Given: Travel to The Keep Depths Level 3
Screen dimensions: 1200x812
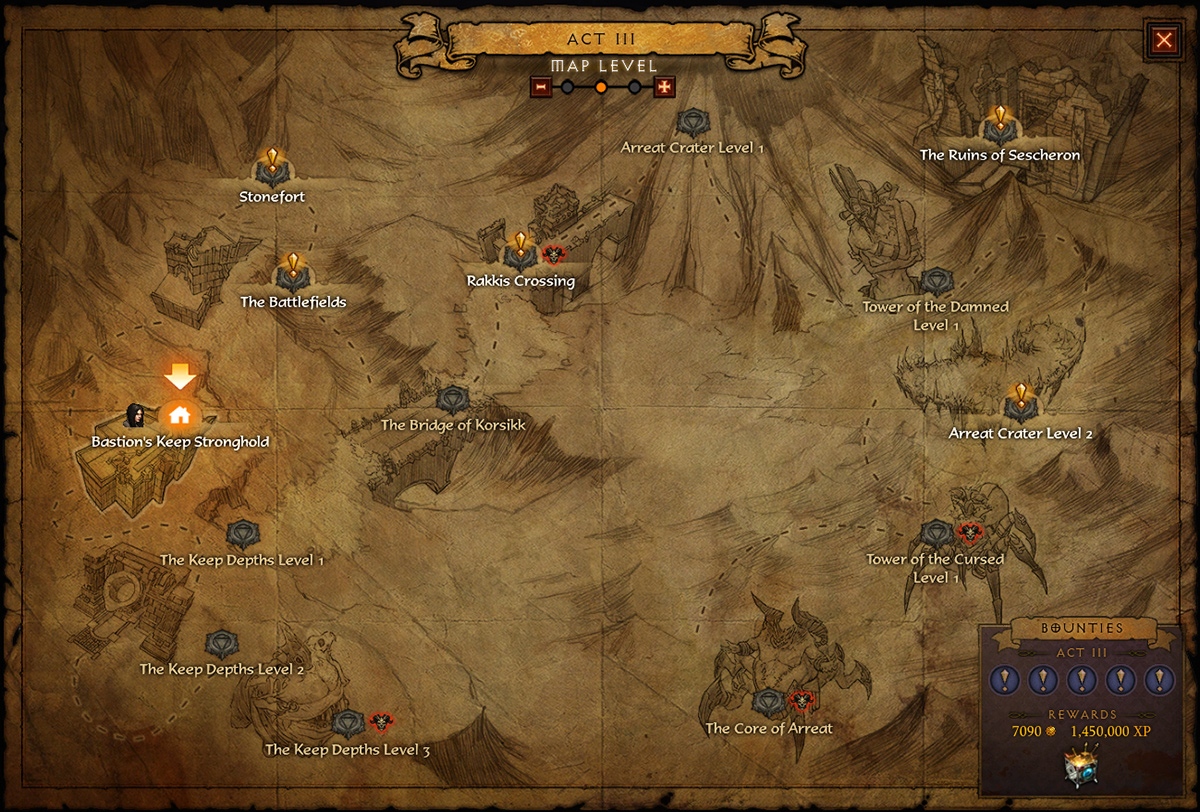Looking at the screenshot, I should click(347, 724).
